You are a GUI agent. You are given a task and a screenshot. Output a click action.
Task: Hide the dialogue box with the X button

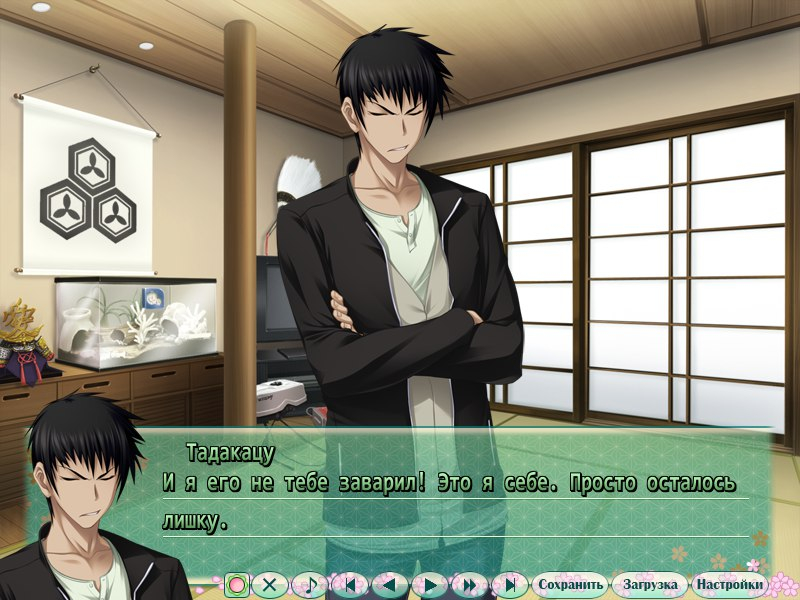click(x=268, y=585)
